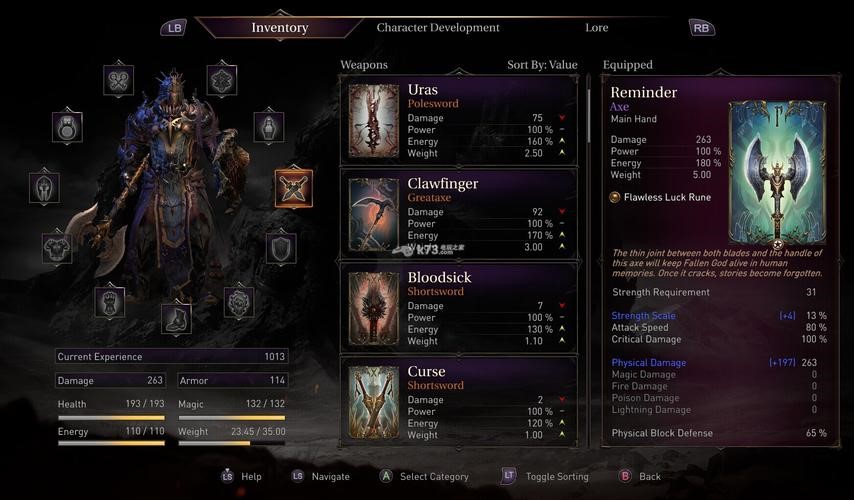Viewport: 854px width, 500px height.
Task: Pick the Bloodsick shortsword entry
Action: [x=460, y=308]
